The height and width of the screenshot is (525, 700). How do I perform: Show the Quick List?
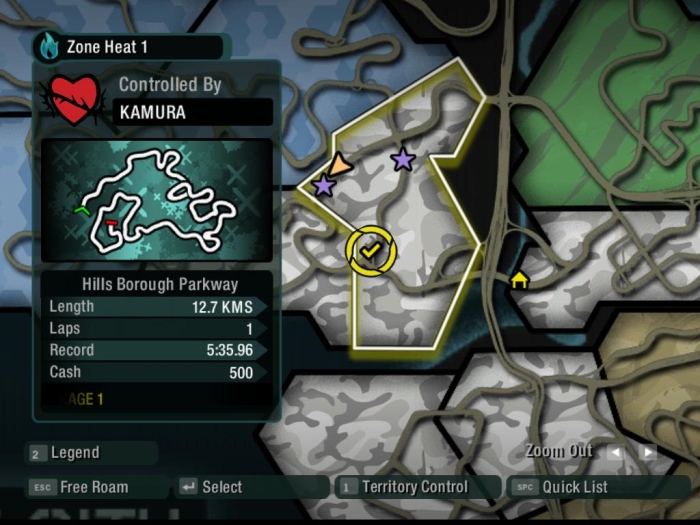pos(573,487)
